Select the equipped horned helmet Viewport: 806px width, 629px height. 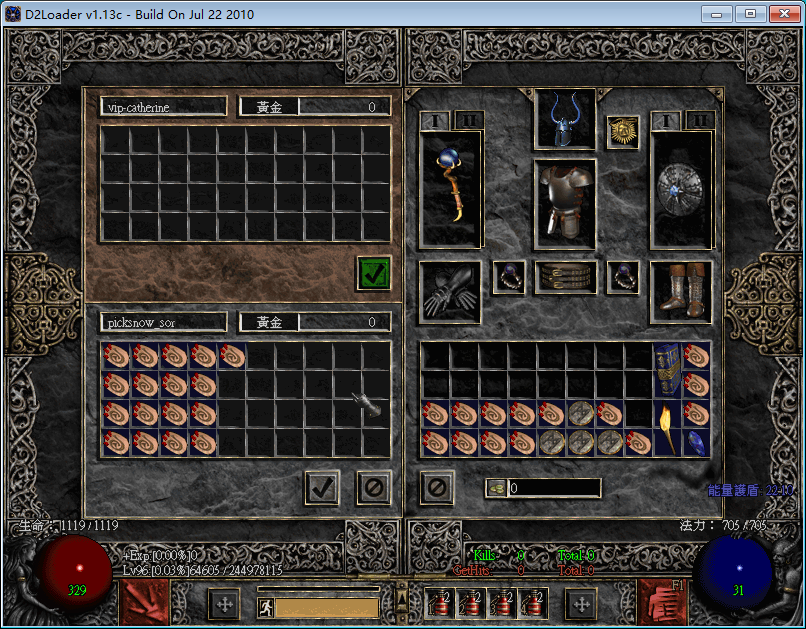[565, 120]
